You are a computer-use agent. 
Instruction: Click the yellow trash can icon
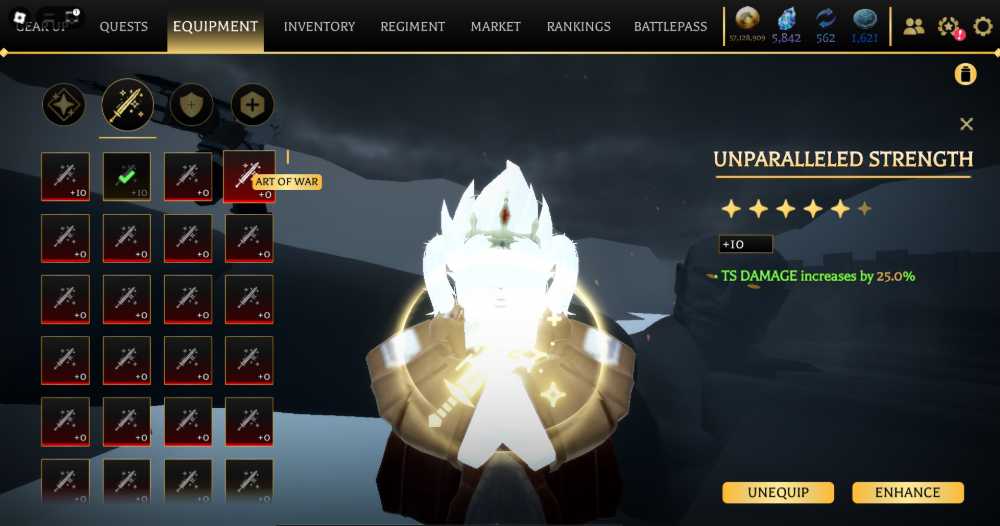click(x=965, y=74)
